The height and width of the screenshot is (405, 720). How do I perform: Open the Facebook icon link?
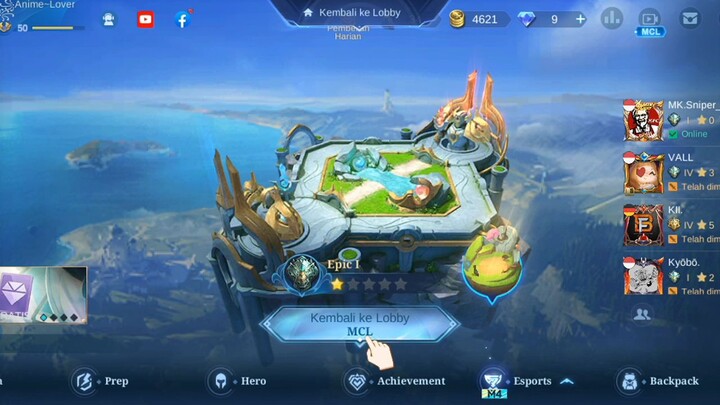point(182,19)
